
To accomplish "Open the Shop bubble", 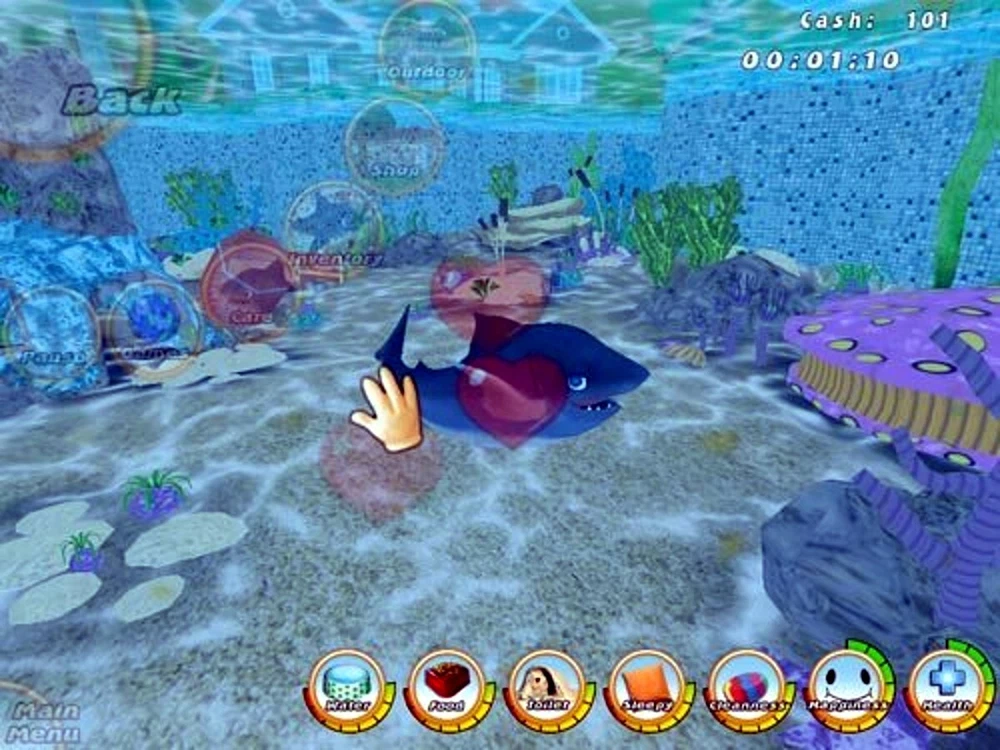I will [394, 146].
